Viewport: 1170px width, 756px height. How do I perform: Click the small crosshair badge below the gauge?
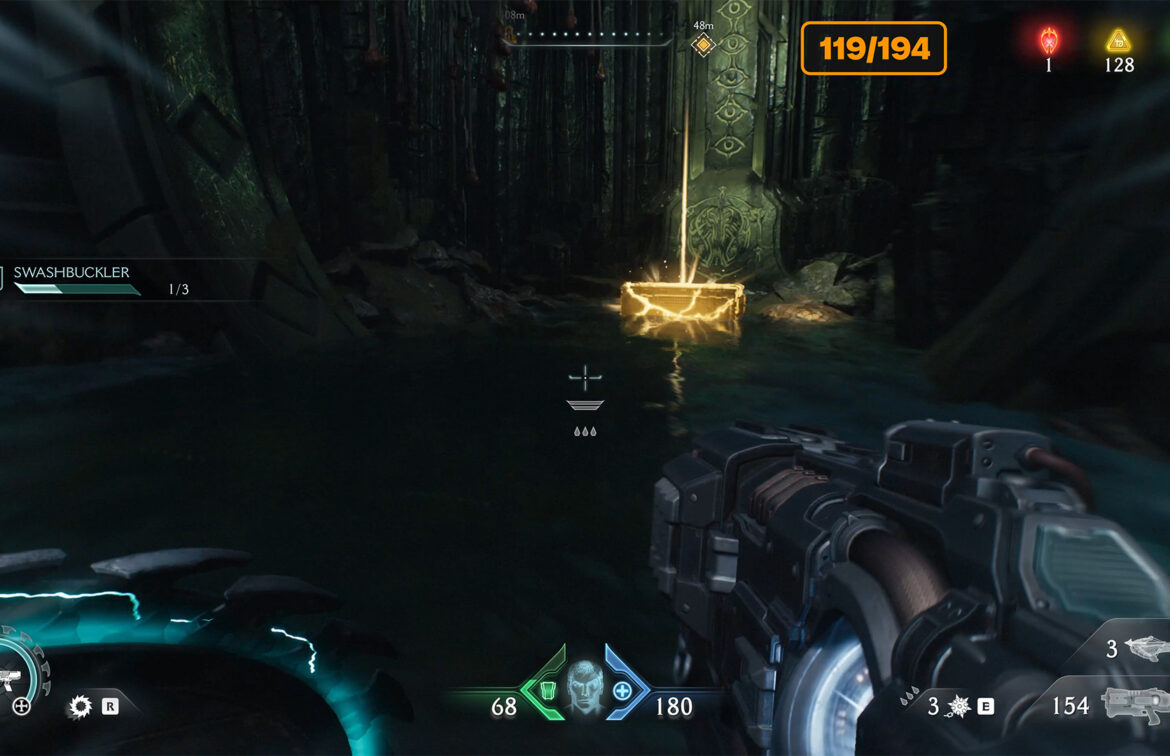pos(21,707)
